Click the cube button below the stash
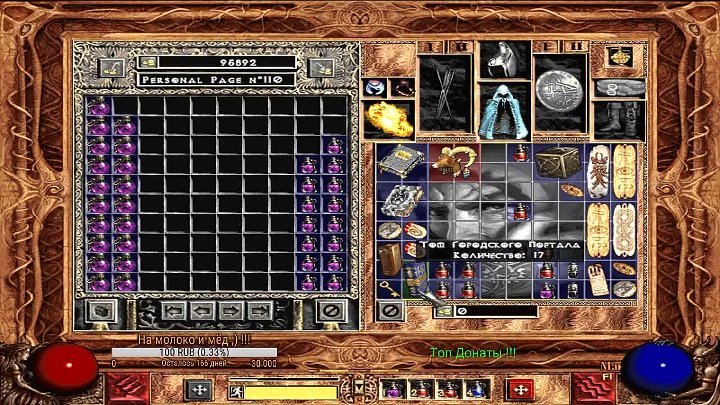Image resolution: width=720 pixels, height=405 pixels. (97, 311)
